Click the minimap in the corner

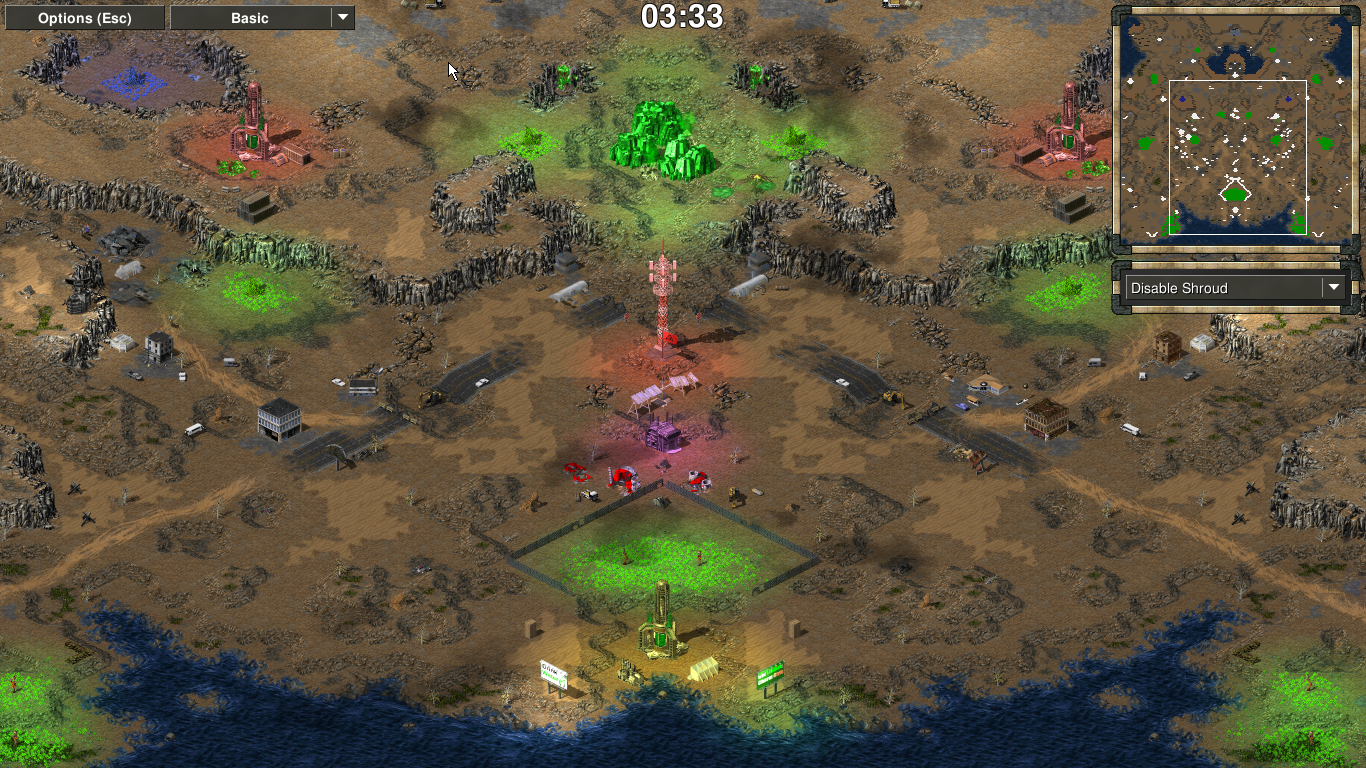(x=1233, y=126)
